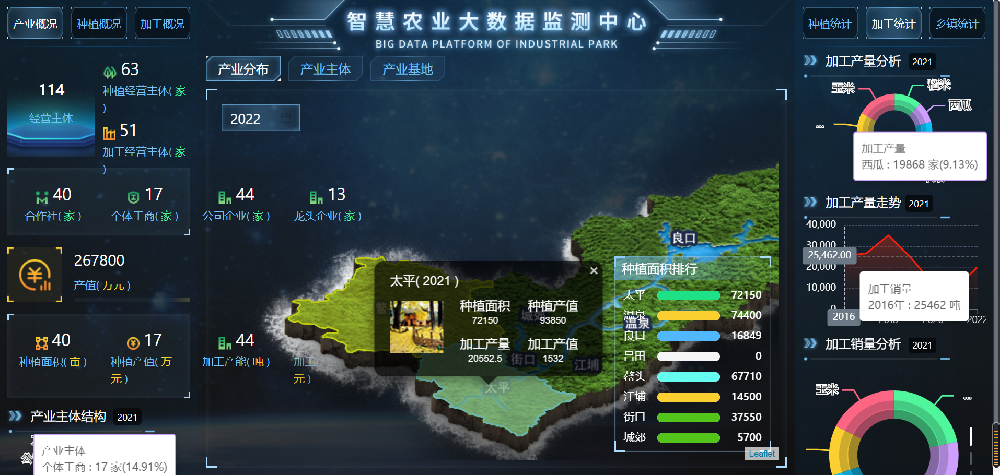This screenshot has width=1000, height=476.
Task: Click the 玉米 label in 加工销量分析 chart
Action: pyautogui.click(x=827, y=388)
